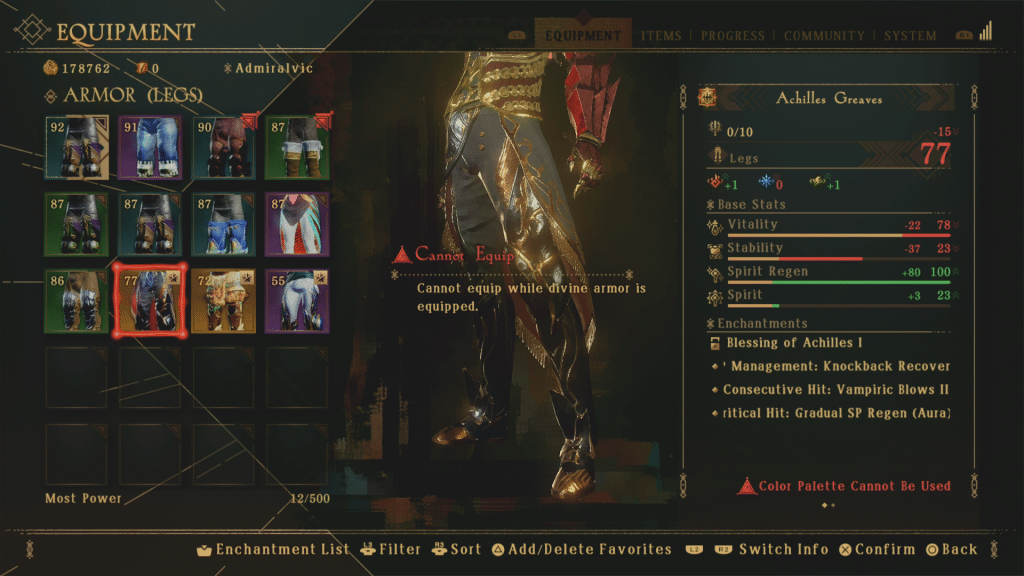
Task: Choose the power 72 leg armor
Action: point(224,300)
